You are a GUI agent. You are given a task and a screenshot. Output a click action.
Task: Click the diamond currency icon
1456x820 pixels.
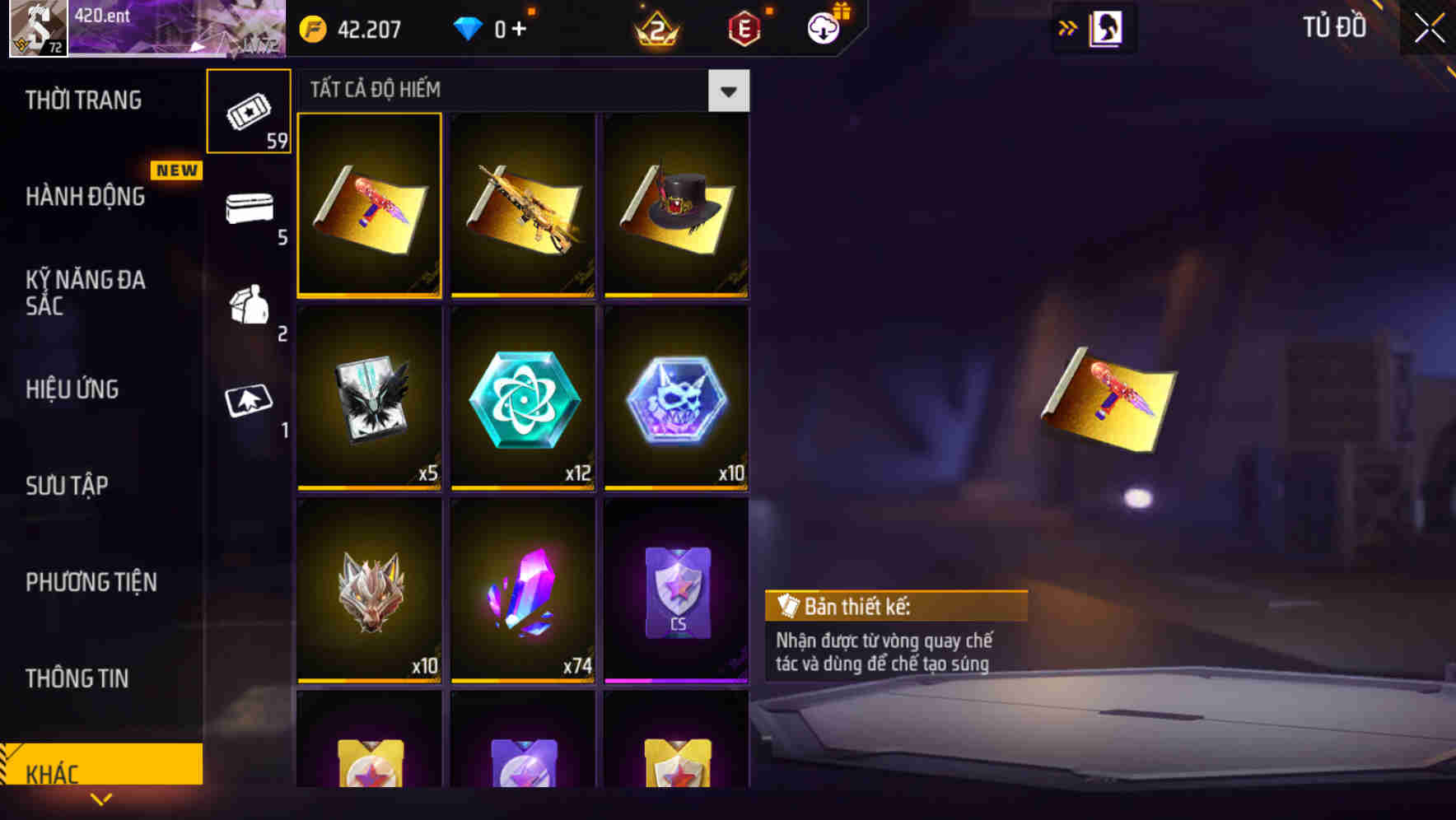[x=468, y=27]
